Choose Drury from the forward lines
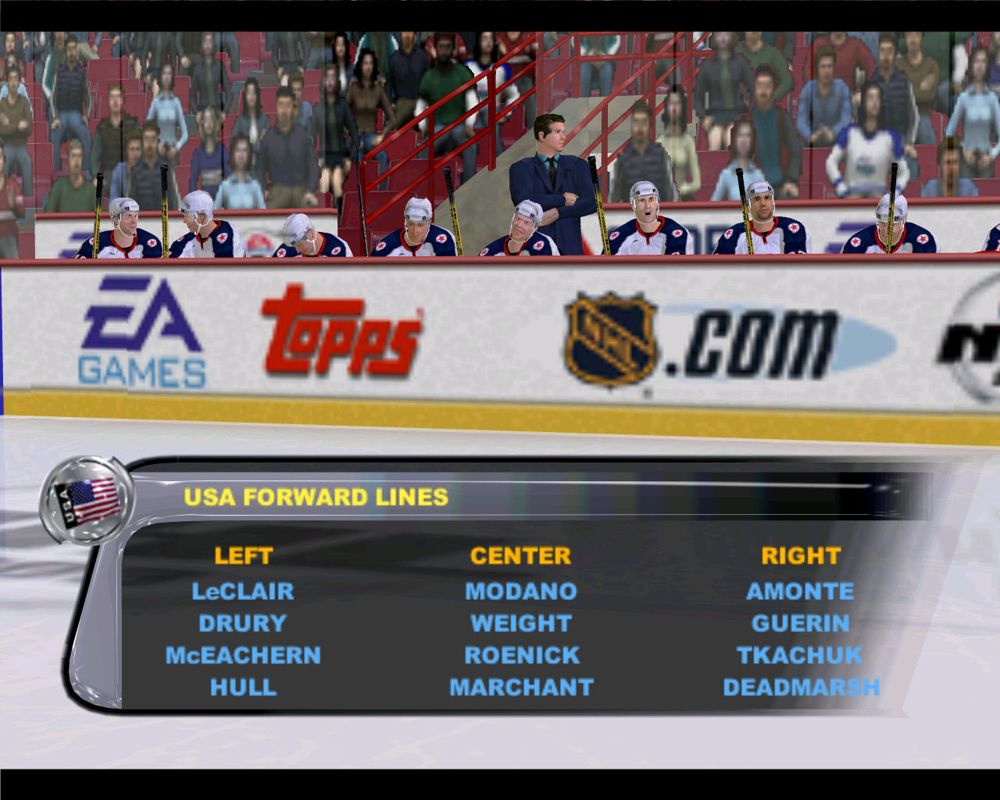Image resolution: width=1000 pixels, height=800 pixels. click(243, 623)
